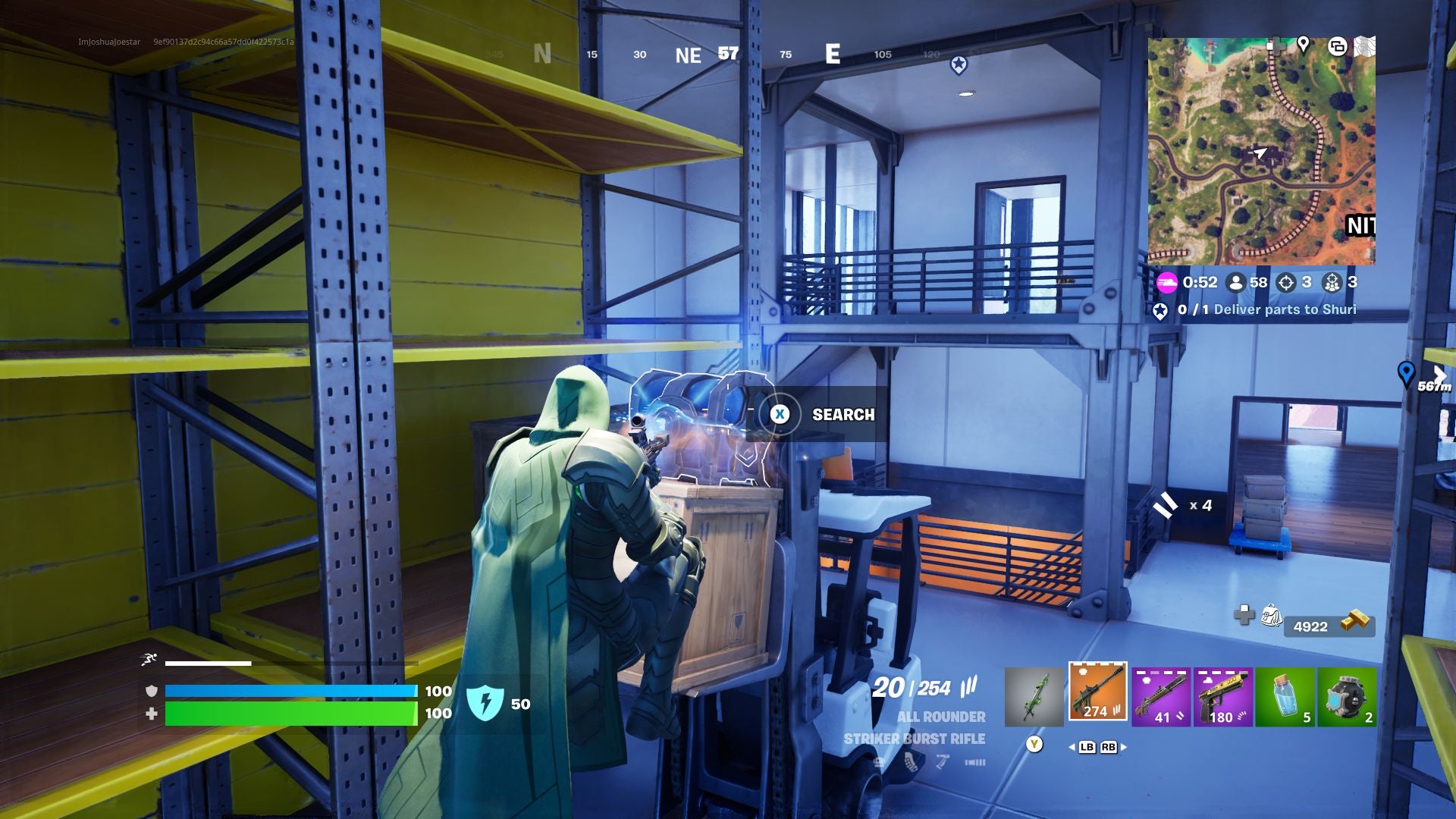The width and height of the screenshot is (1456, 819).
Task: Select the gold pistol slot
Action: pyautogui.click(x=1222, y=694)
